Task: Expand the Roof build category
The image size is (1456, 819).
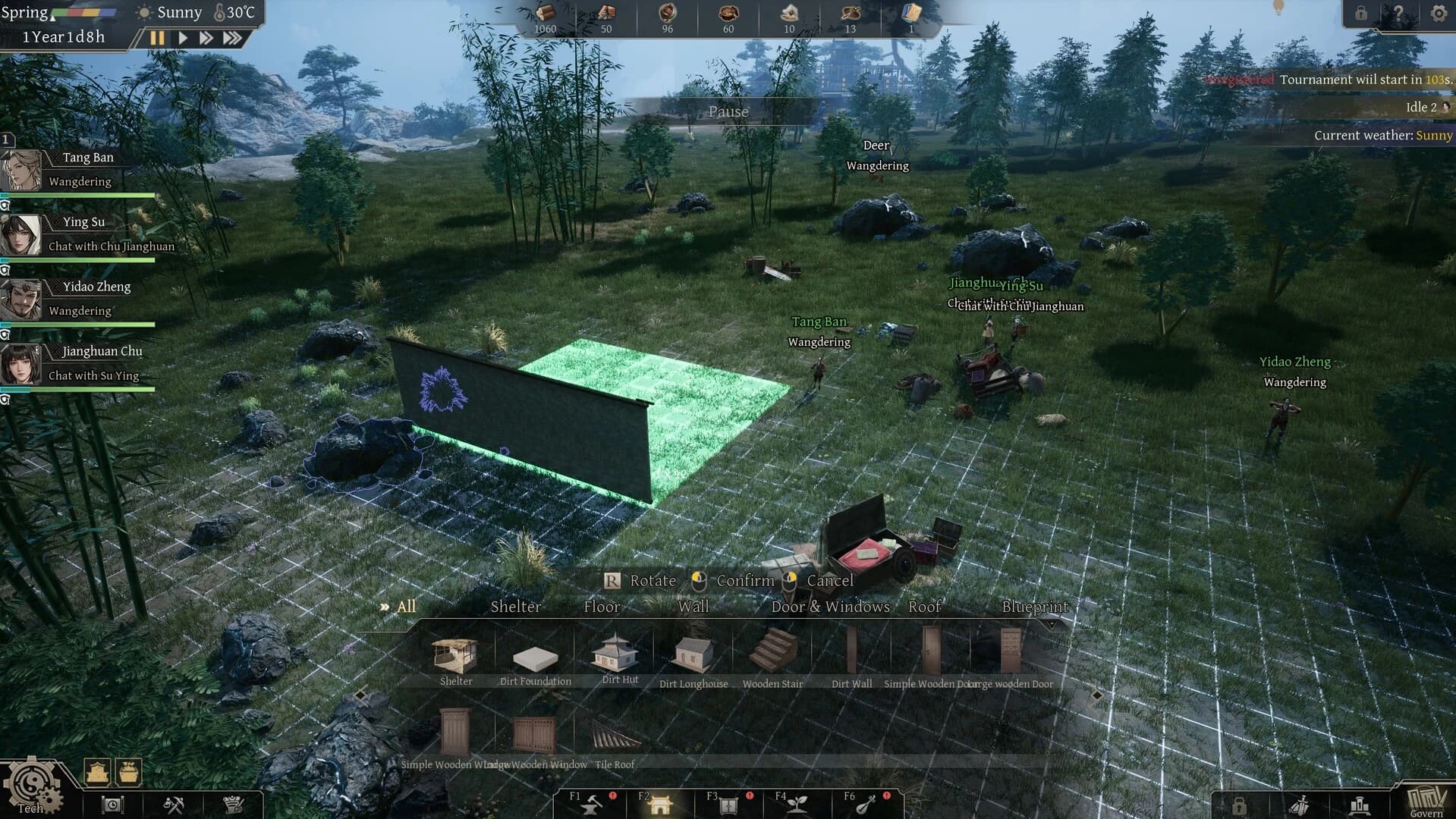Action: coord(924,607)
